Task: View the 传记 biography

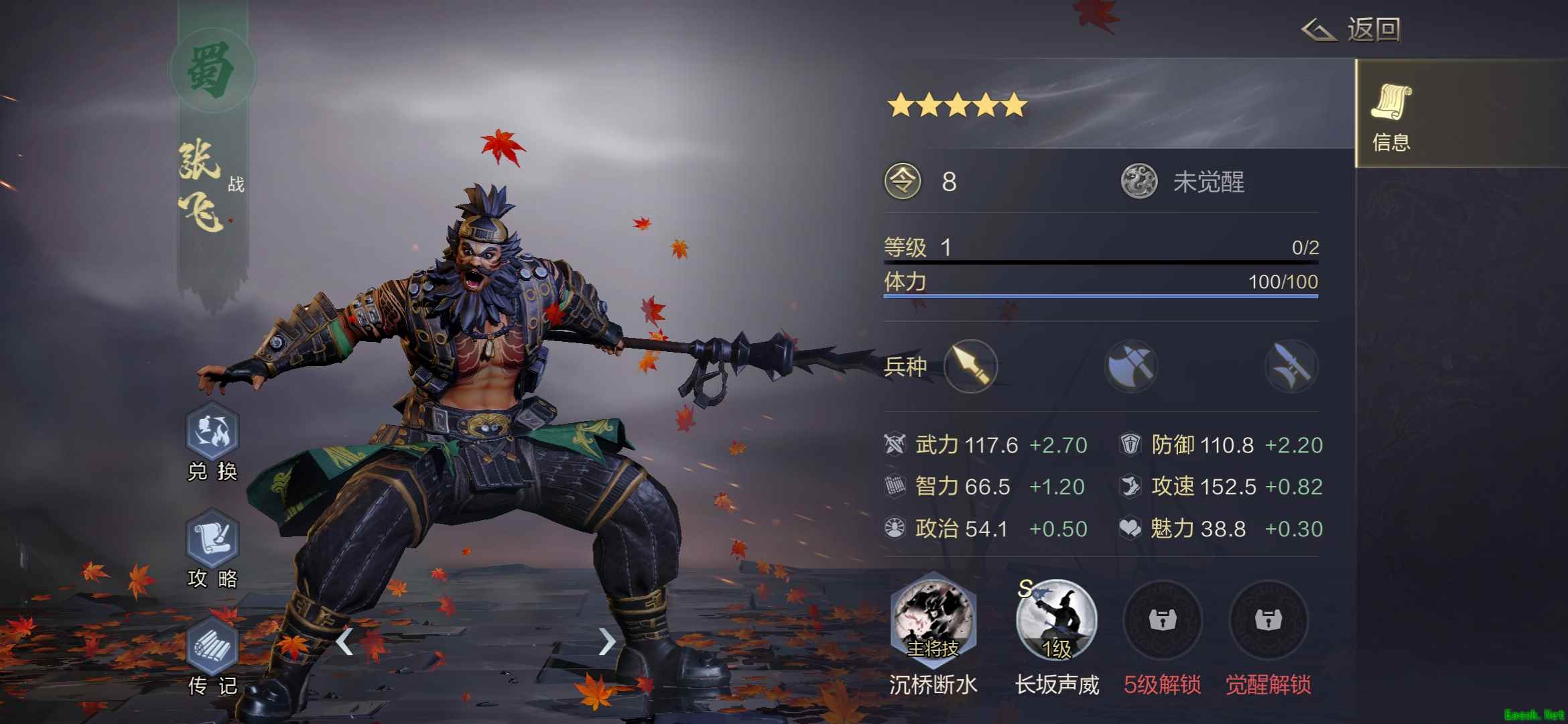Action: (212, 647)
